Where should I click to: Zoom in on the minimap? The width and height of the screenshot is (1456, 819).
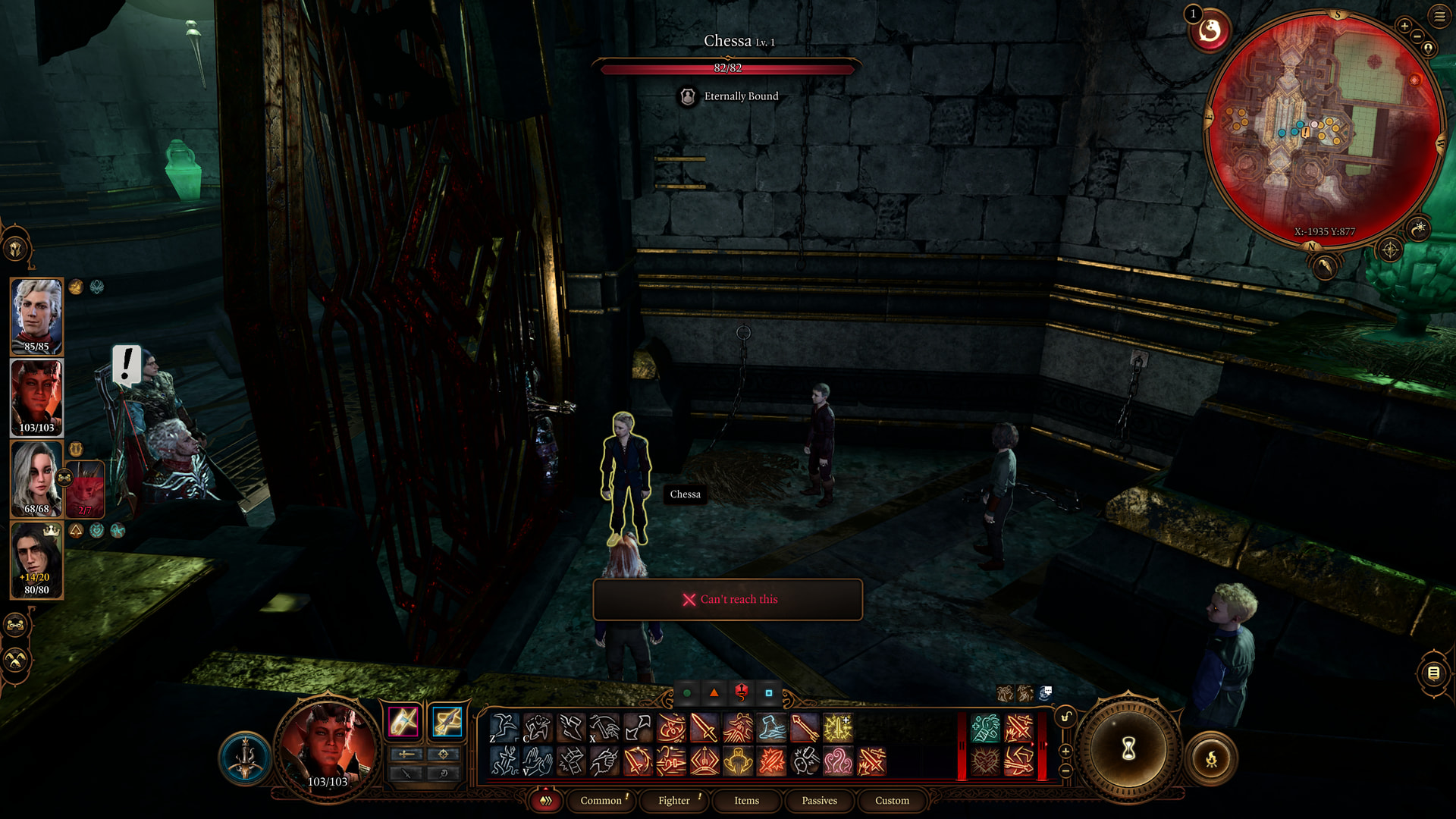(1404, 26)
